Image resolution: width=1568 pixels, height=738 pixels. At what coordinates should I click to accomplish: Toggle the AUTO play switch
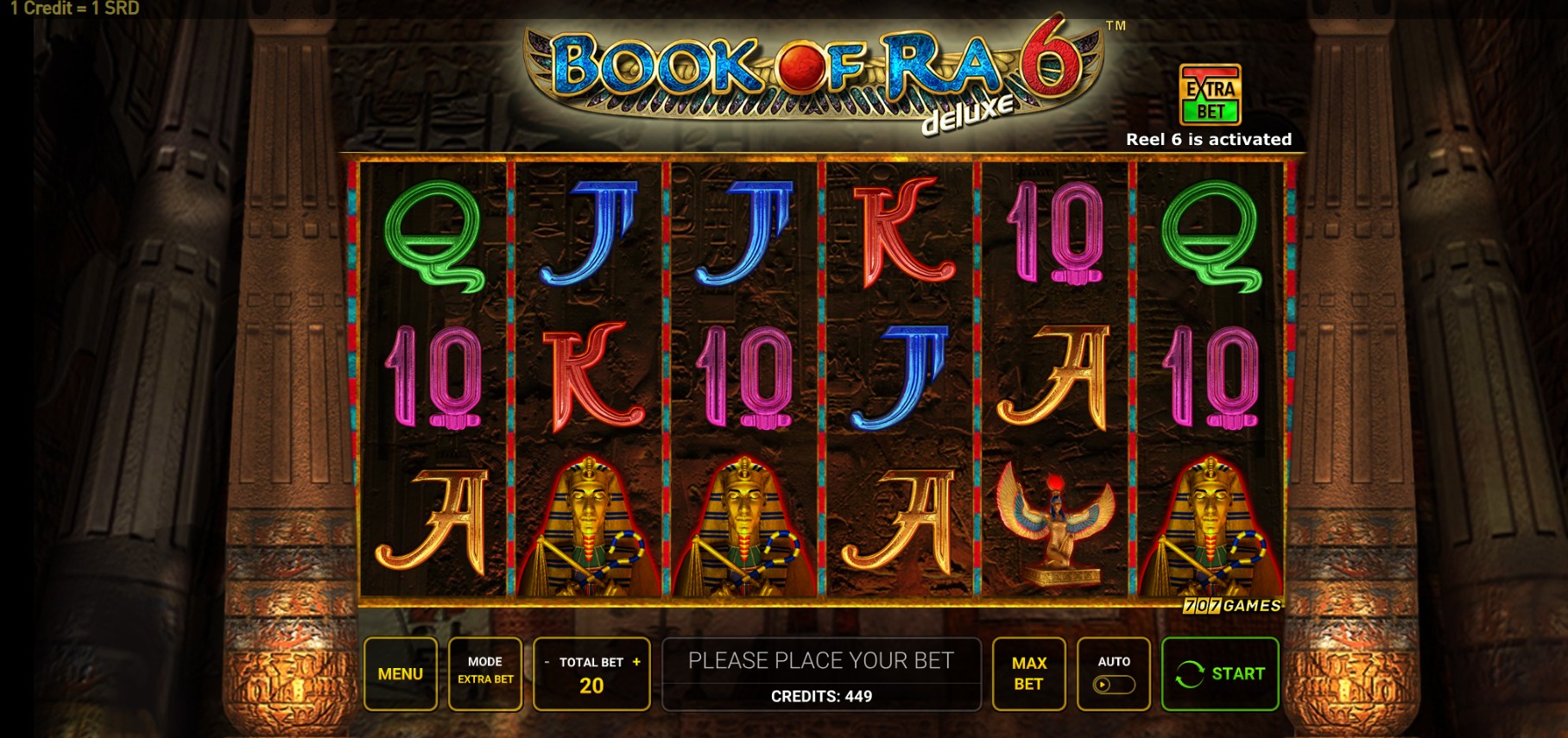(1114, 684)
